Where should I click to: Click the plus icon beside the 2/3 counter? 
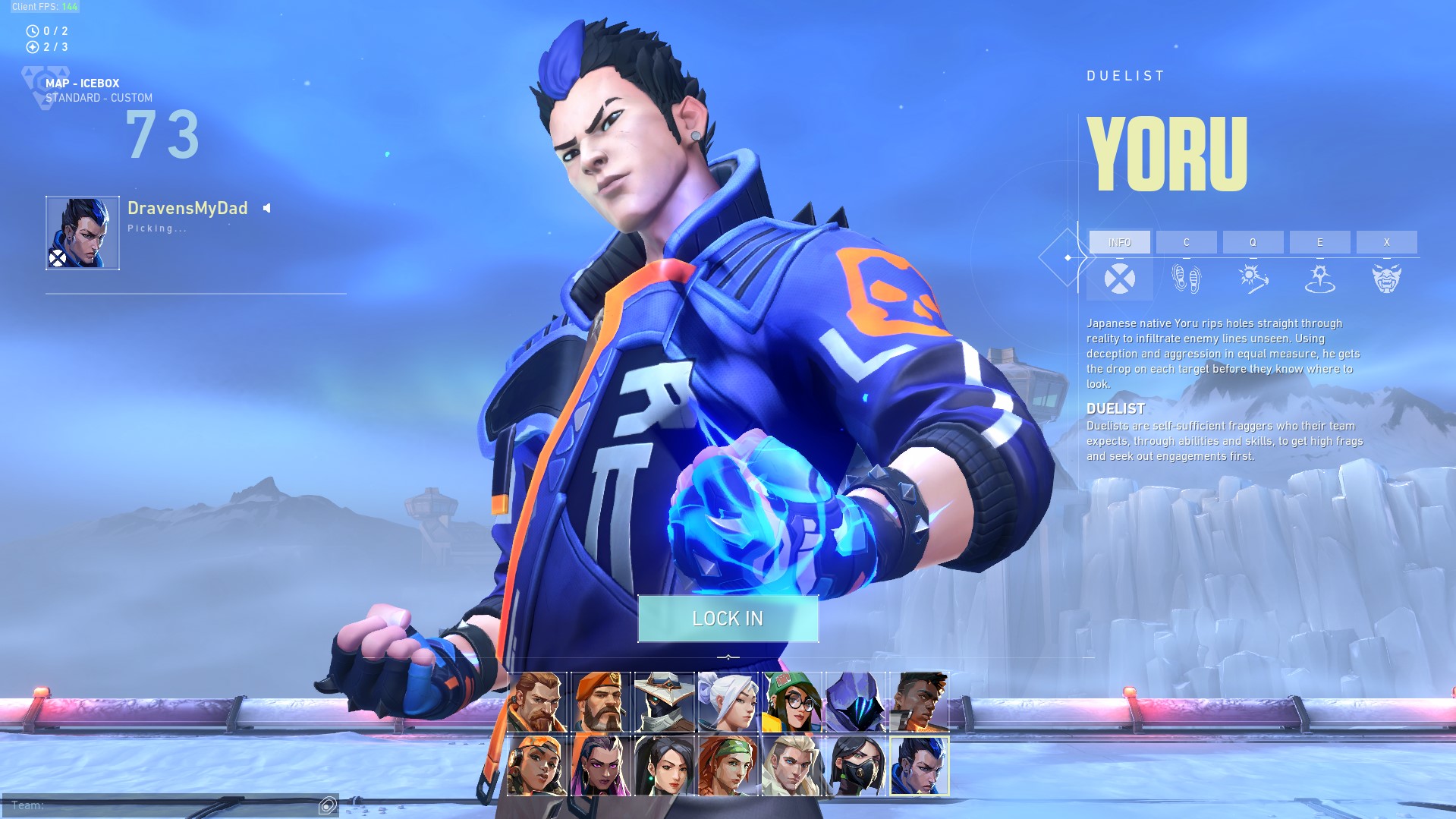(x=32, y=48)
